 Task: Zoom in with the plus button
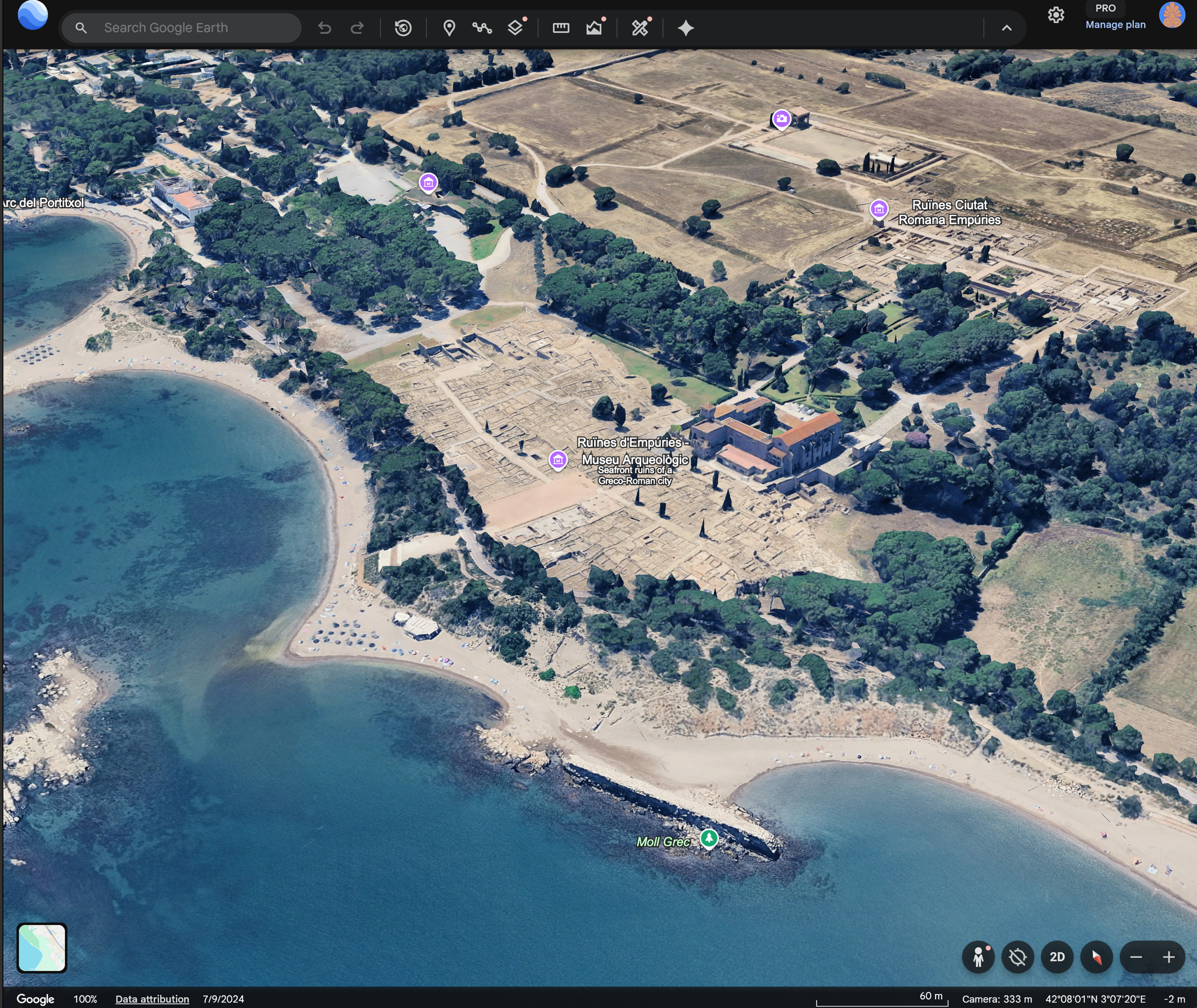pos(1169,957)
